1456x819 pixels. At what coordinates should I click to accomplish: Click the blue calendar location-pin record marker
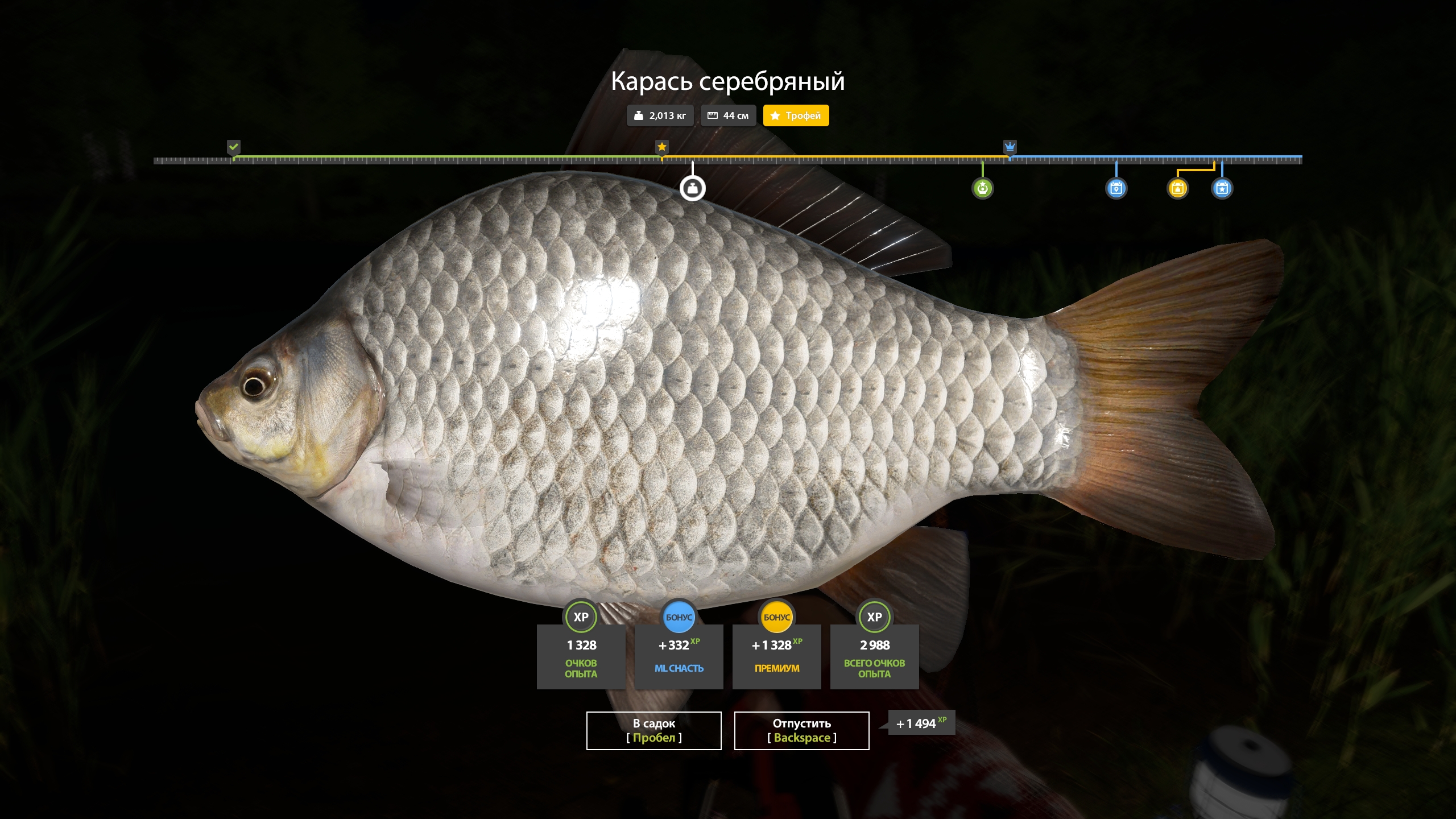pos(1116,188)
